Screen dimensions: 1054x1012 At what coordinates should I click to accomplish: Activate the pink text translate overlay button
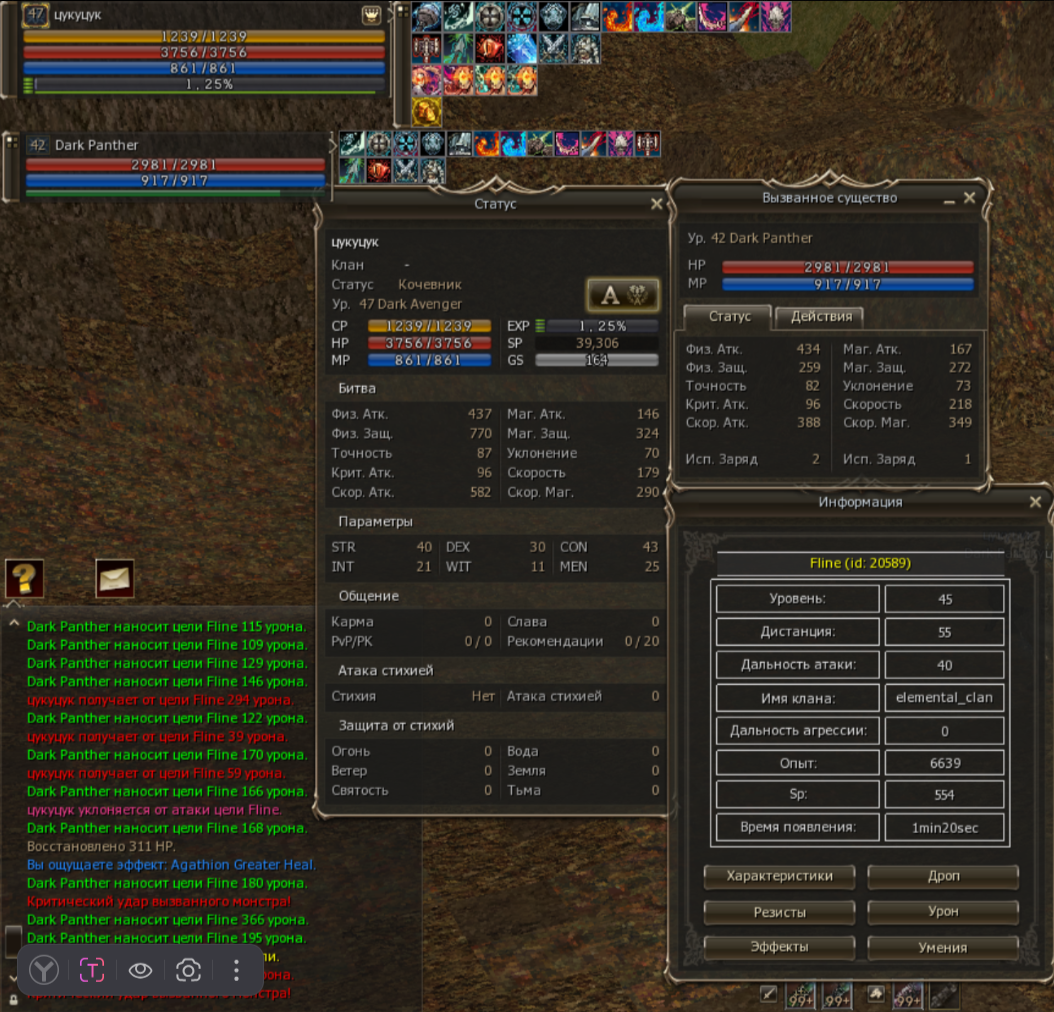[92, 970]
